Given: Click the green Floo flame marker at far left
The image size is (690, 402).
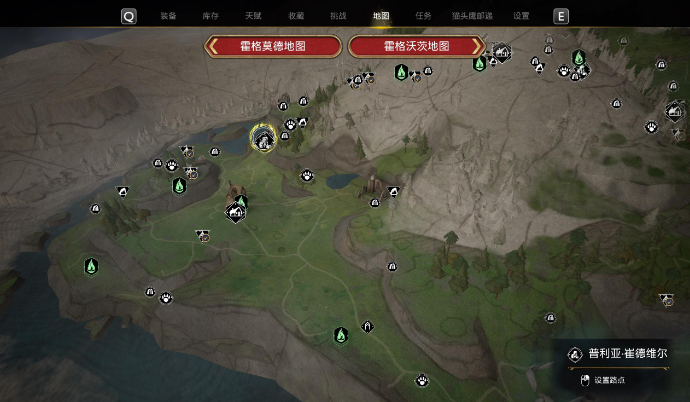Looking at the screenshot, I should click(91, 266).
